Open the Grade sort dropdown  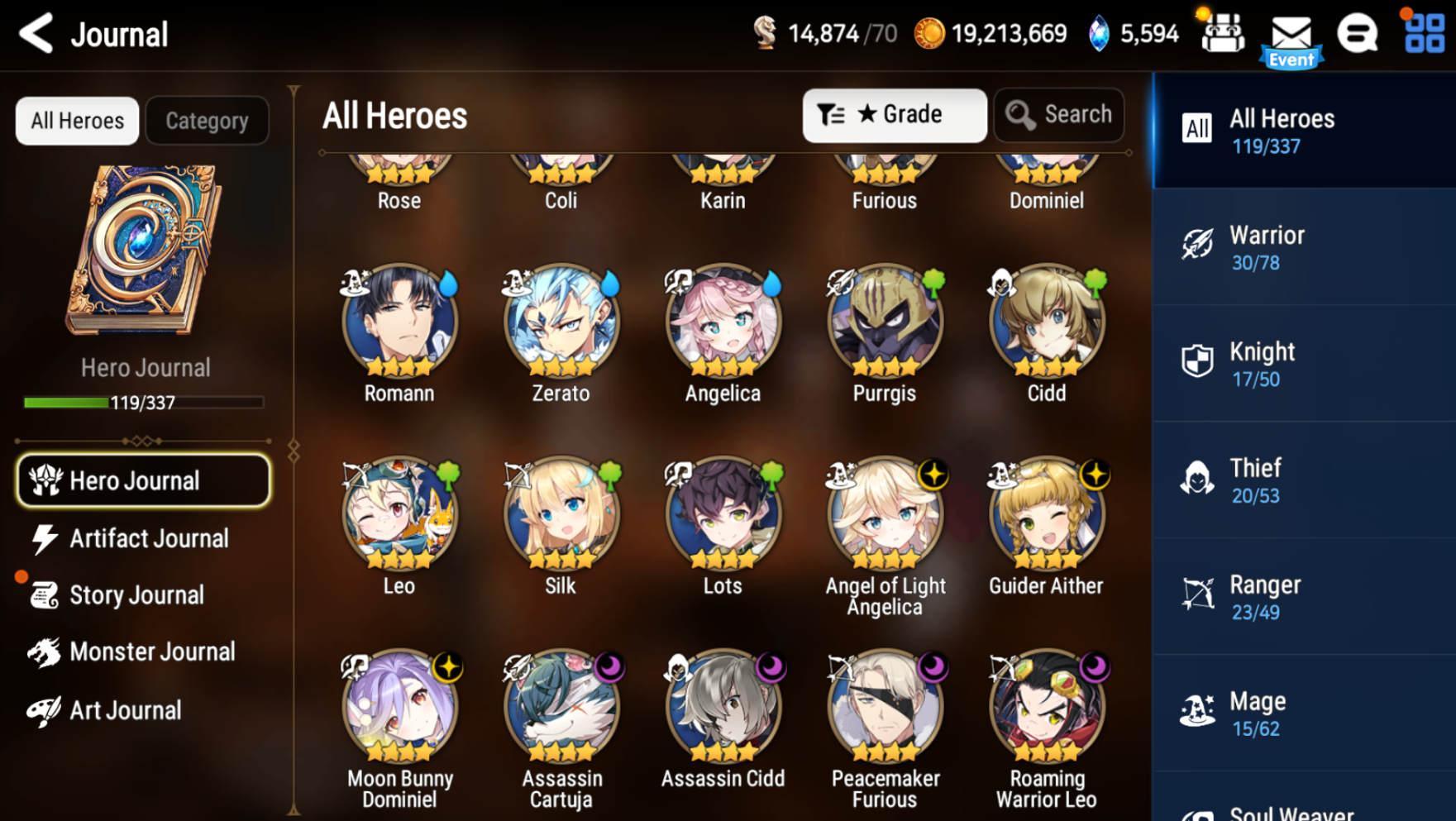coord(894,115)
